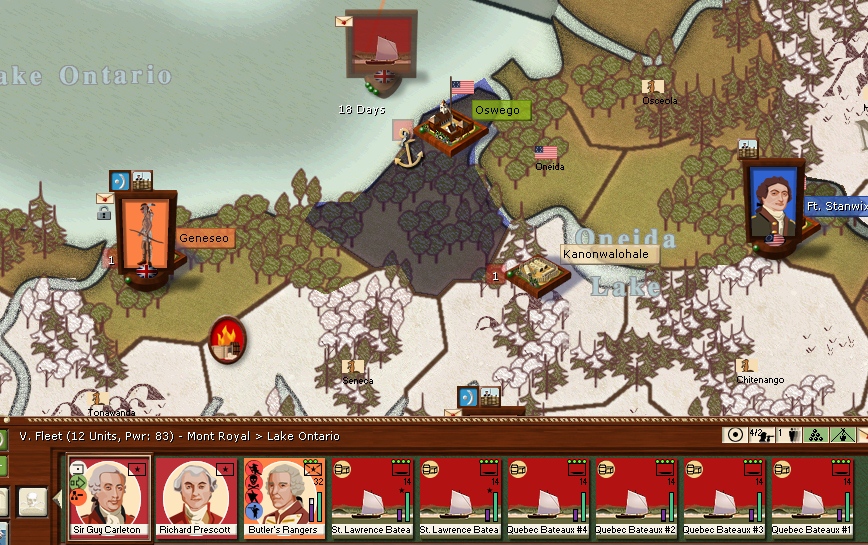Image resolution: width=868 pixels, height=545 pixels.
Task: Click the Oswego town name label
Action: click(x=497, y=110)
